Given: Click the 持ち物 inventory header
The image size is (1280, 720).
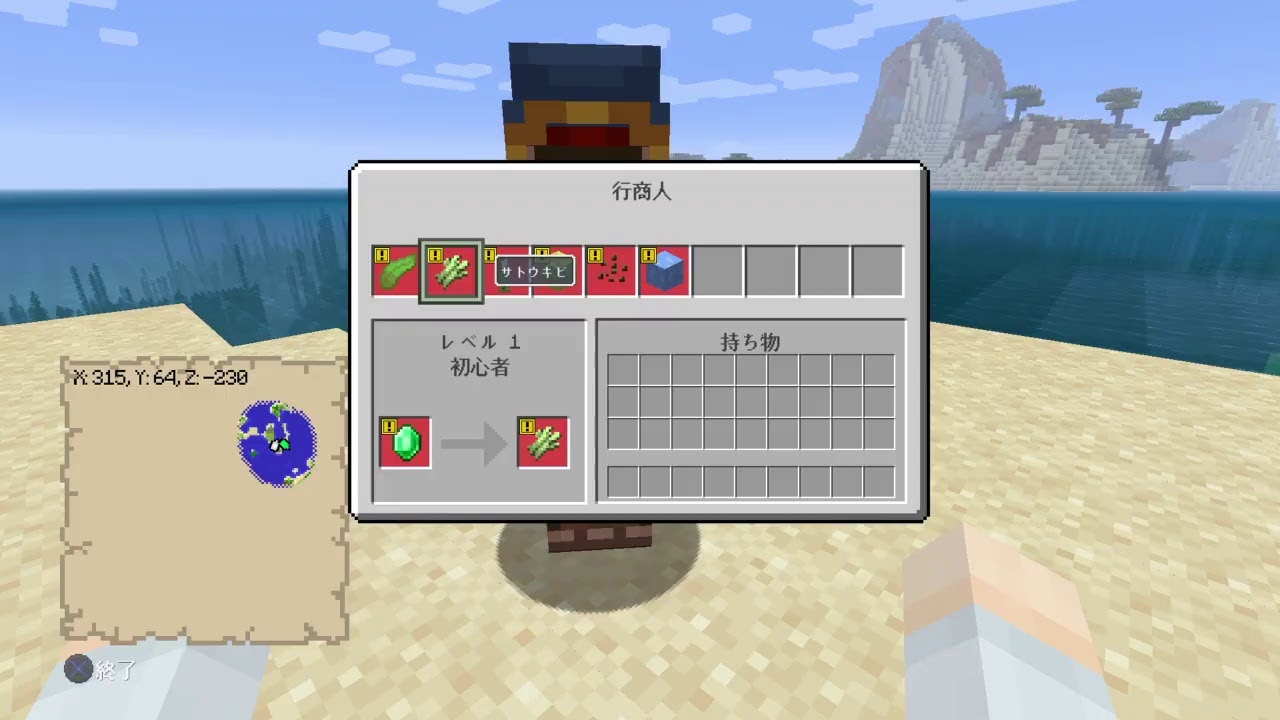Looking at the screenshot, I should [751, 343].
